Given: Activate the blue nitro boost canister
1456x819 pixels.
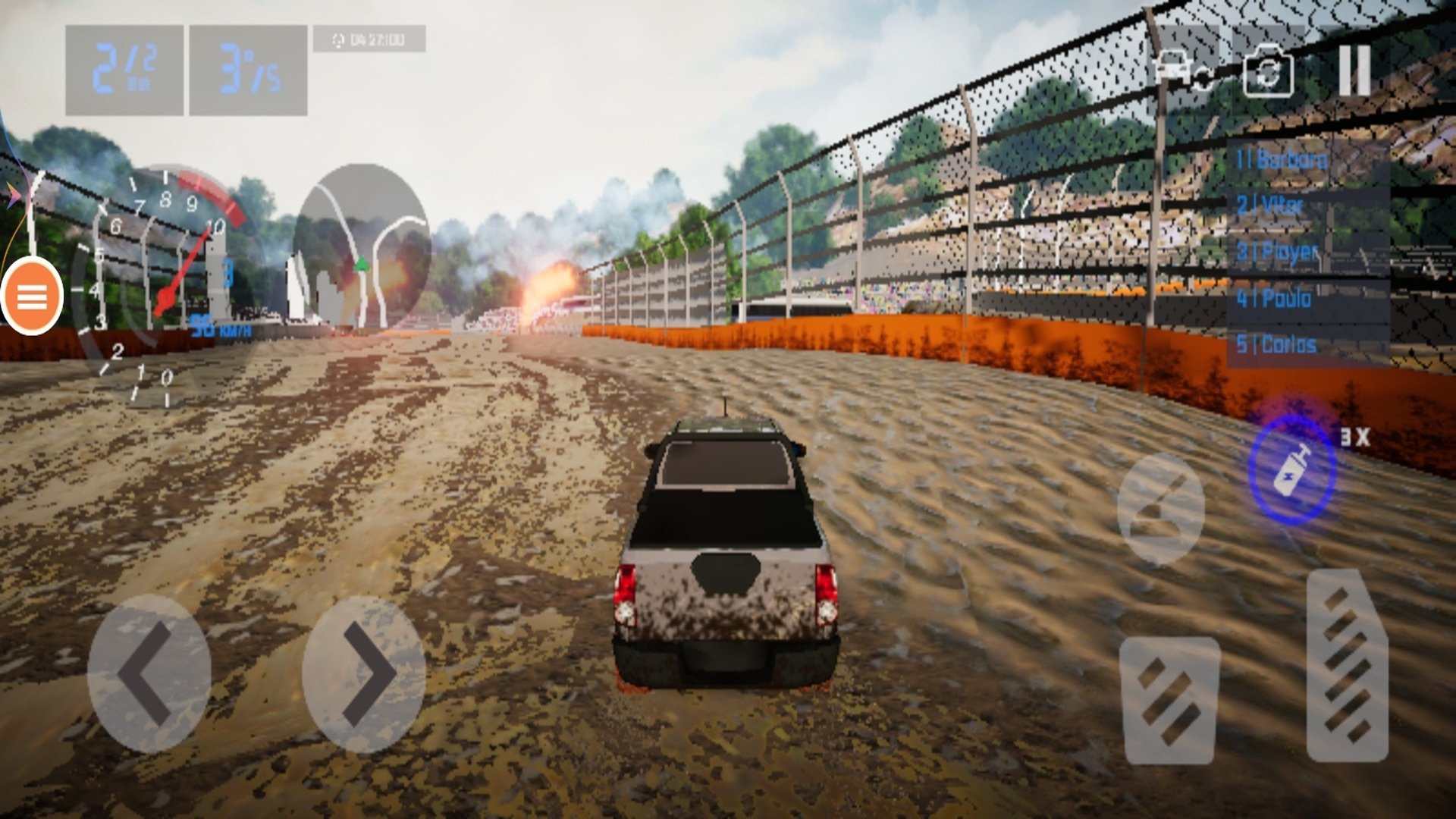Looking at the screenshot, I should pyautogui.click(x=1291, y=470).
